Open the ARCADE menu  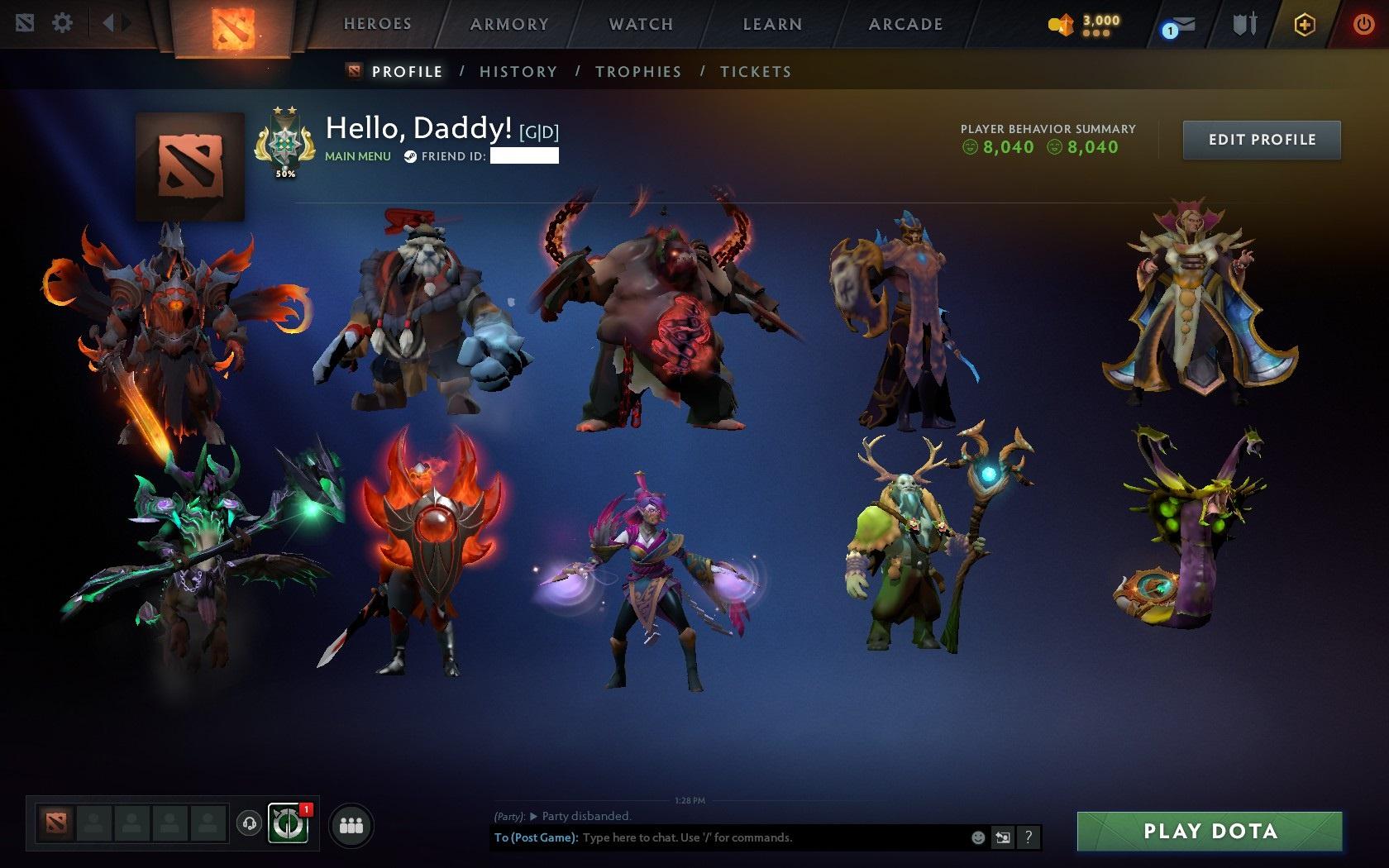(904, 25)
